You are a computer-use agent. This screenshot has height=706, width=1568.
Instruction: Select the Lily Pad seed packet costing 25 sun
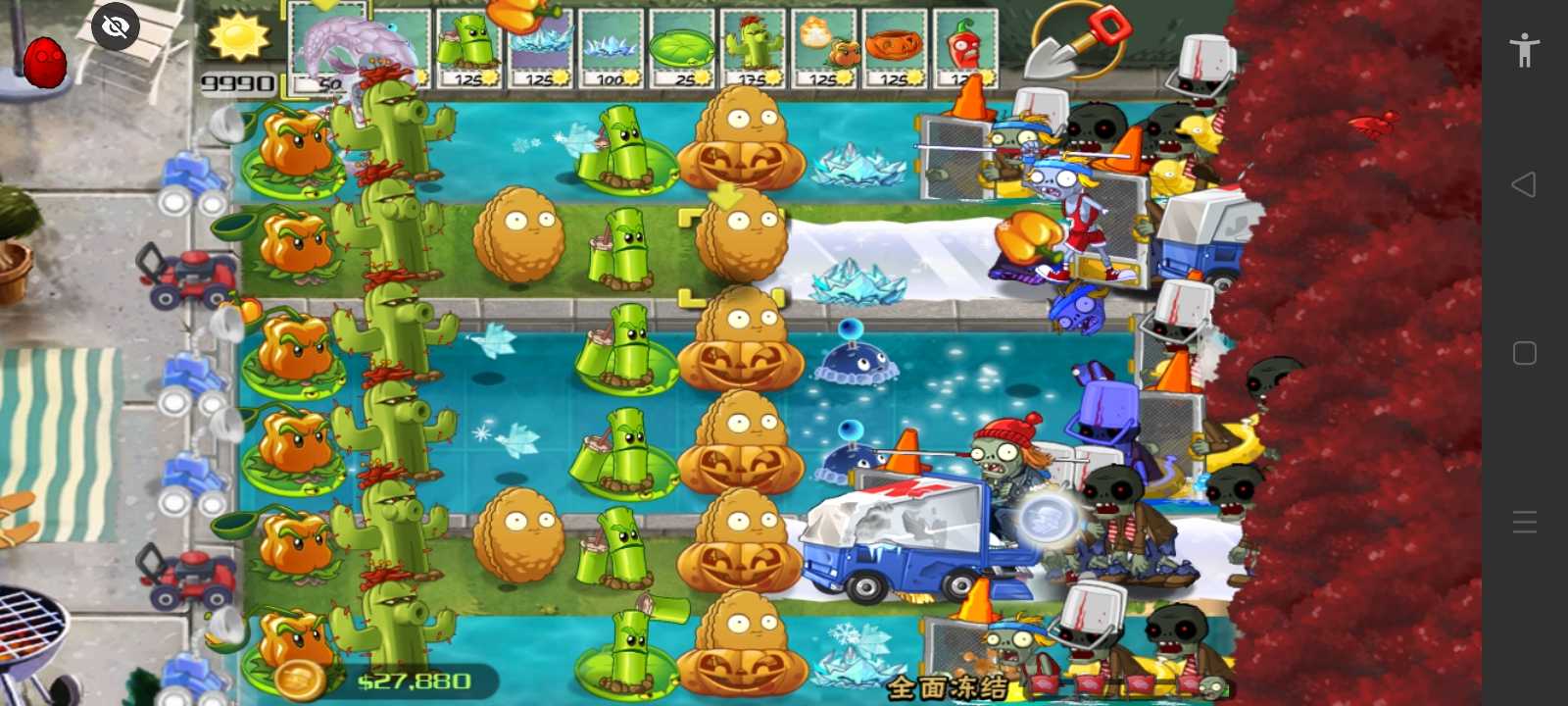[x=684, y=44]
